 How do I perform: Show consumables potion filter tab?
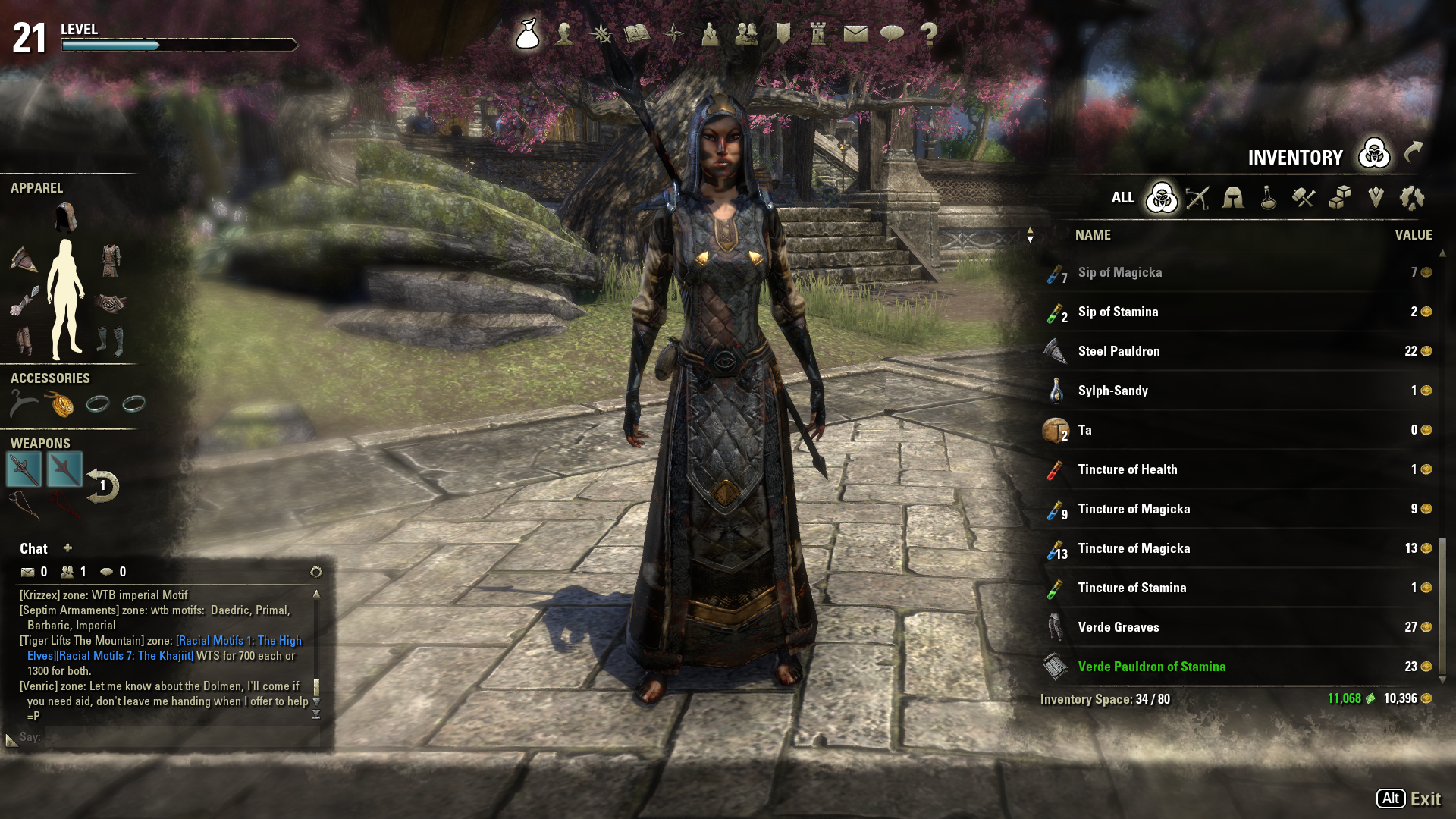(x=1268, y=199)
